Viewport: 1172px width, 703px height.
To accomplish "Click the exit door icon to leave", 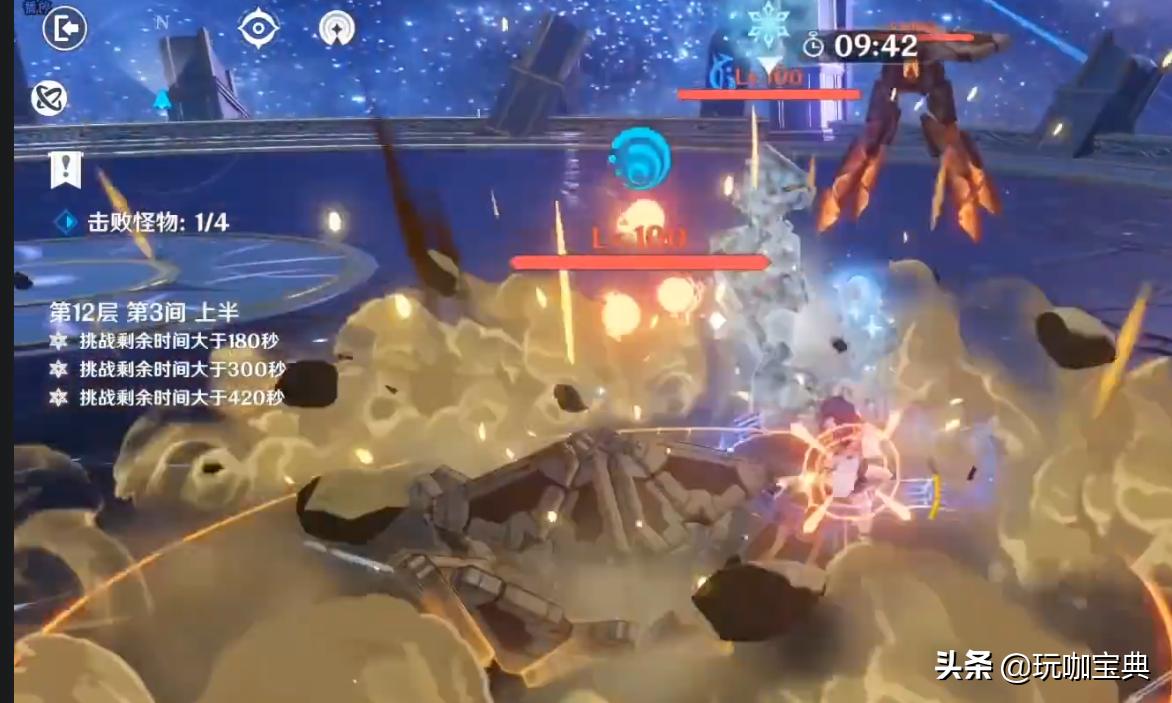I will click(x=65, y=29).
